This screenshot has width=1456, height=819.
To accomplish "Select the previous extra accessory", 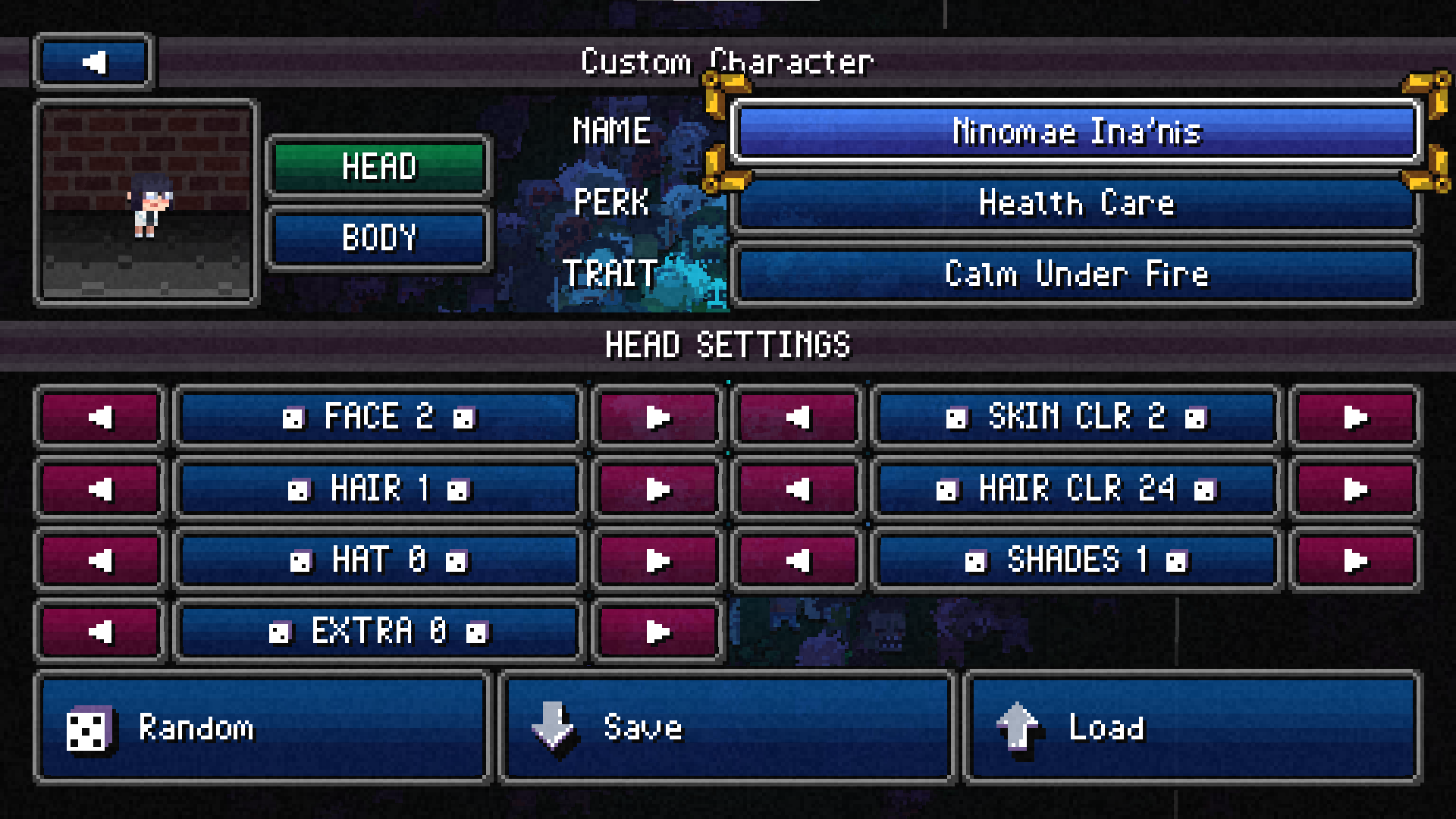I will [x=100, y=632].
